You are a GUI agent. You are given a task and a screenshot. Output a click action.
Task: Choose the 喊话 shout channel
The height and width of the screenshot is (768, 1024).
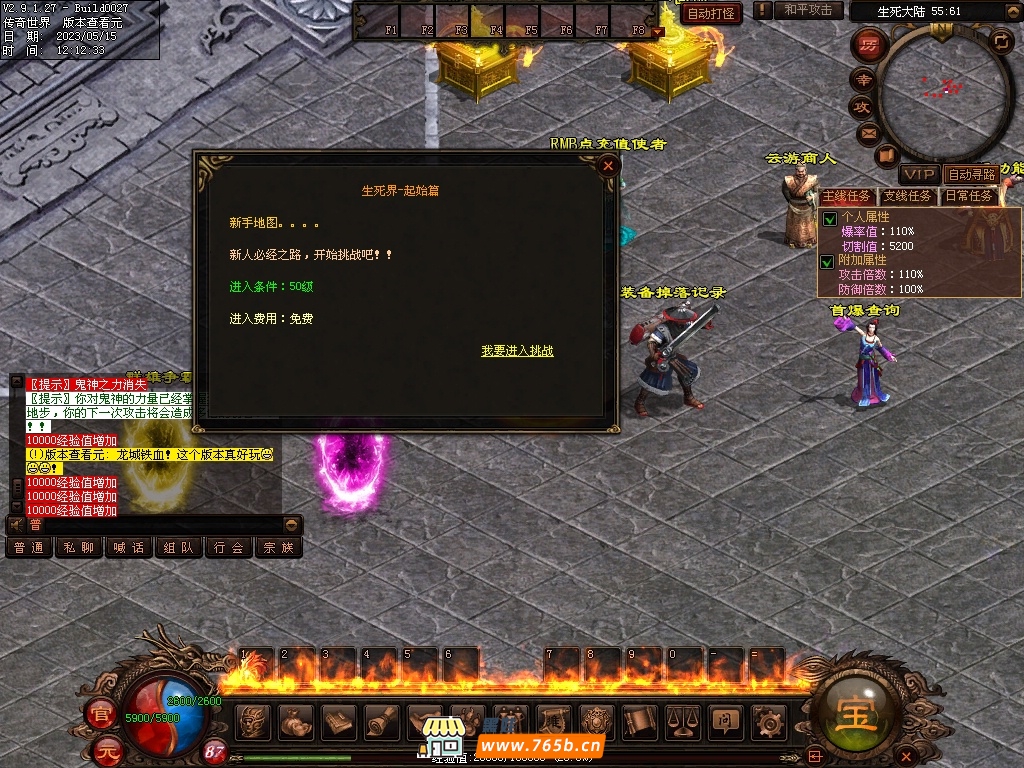pos(128,548)
